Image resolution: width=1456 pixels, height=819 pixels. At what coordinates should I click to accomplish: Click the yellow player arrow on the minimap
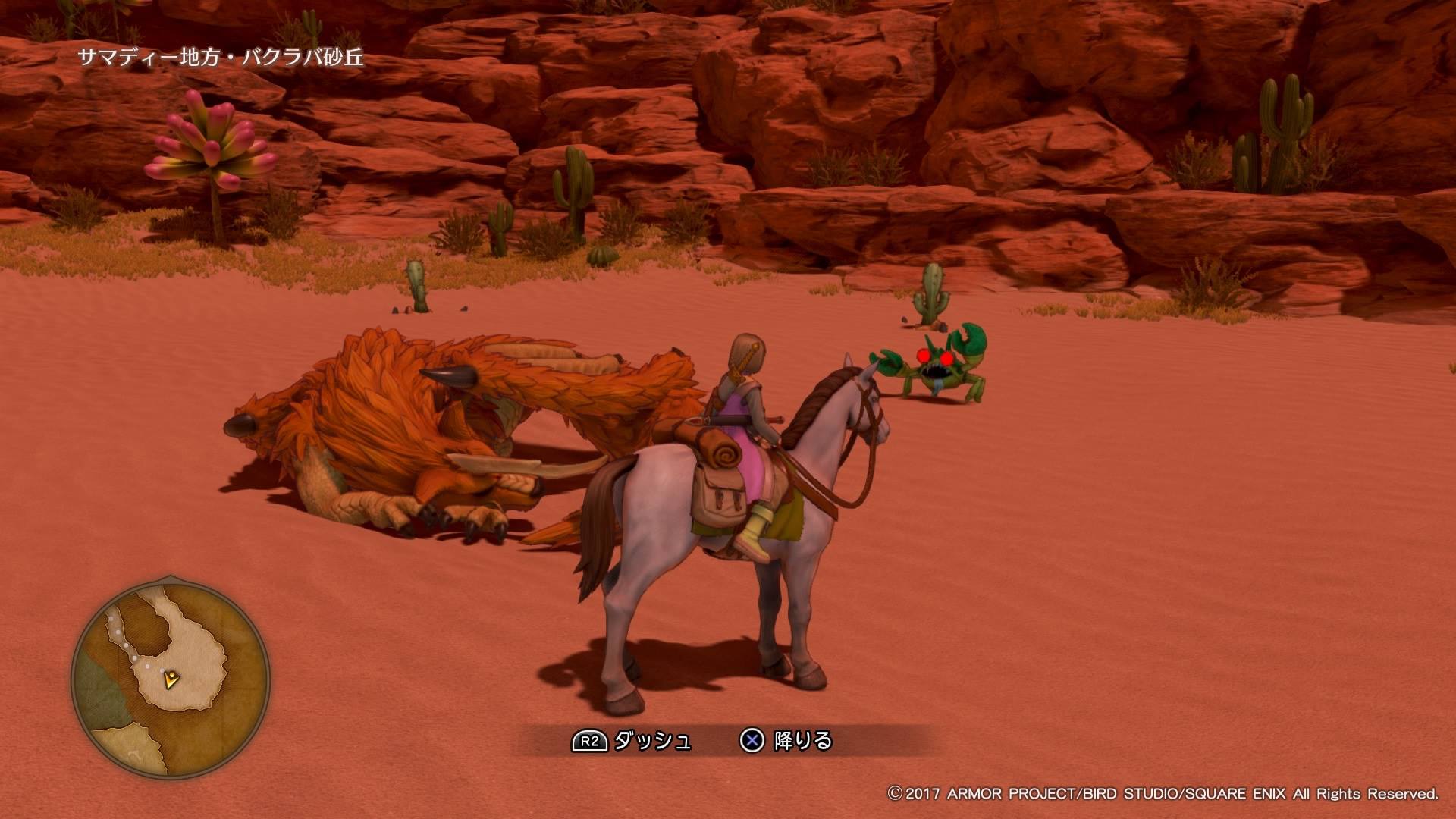click(x=173, y=679)
